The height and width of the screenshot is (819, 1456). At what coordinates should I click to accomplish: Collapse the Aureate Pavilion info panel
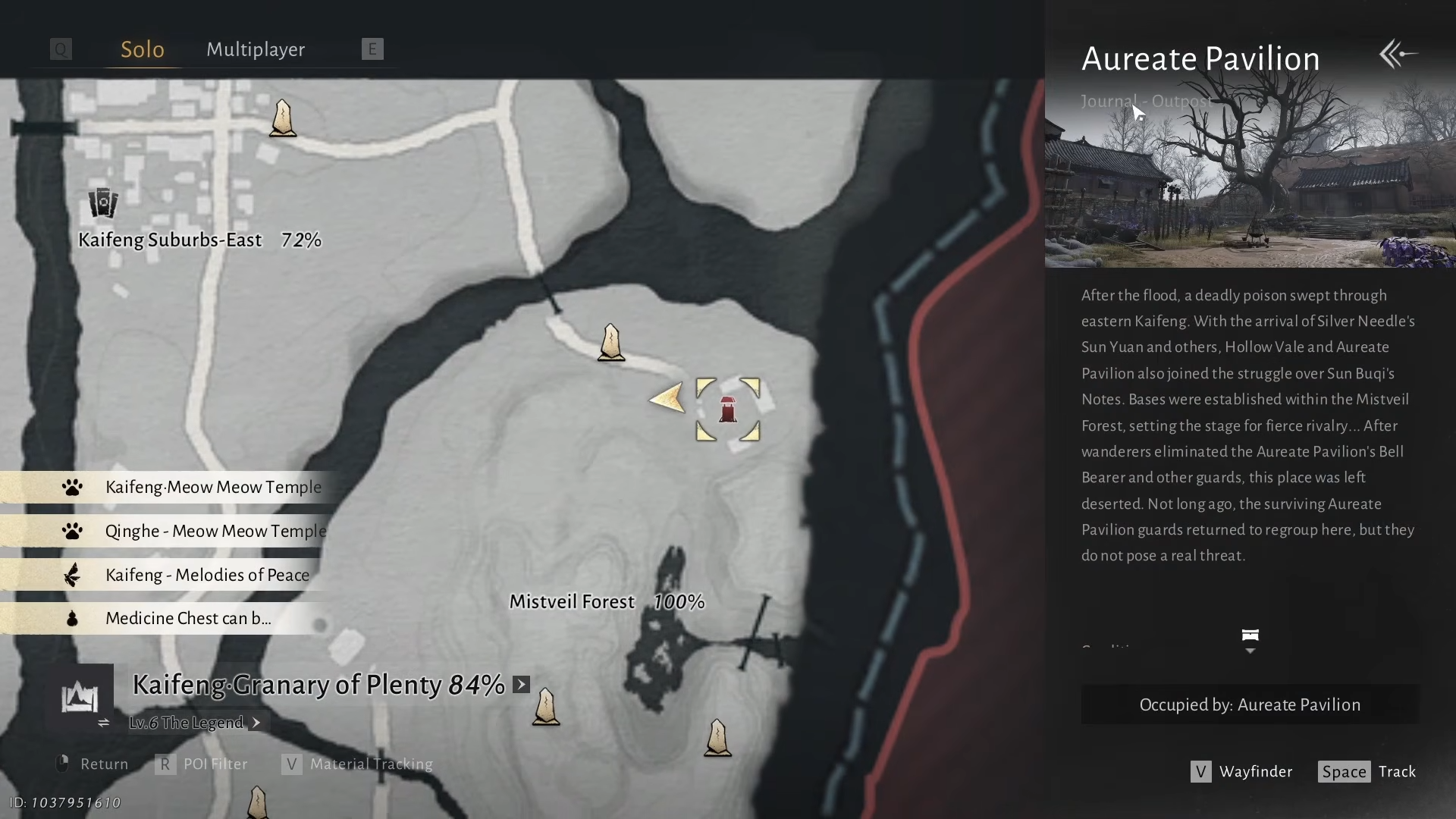point(1398,55)
